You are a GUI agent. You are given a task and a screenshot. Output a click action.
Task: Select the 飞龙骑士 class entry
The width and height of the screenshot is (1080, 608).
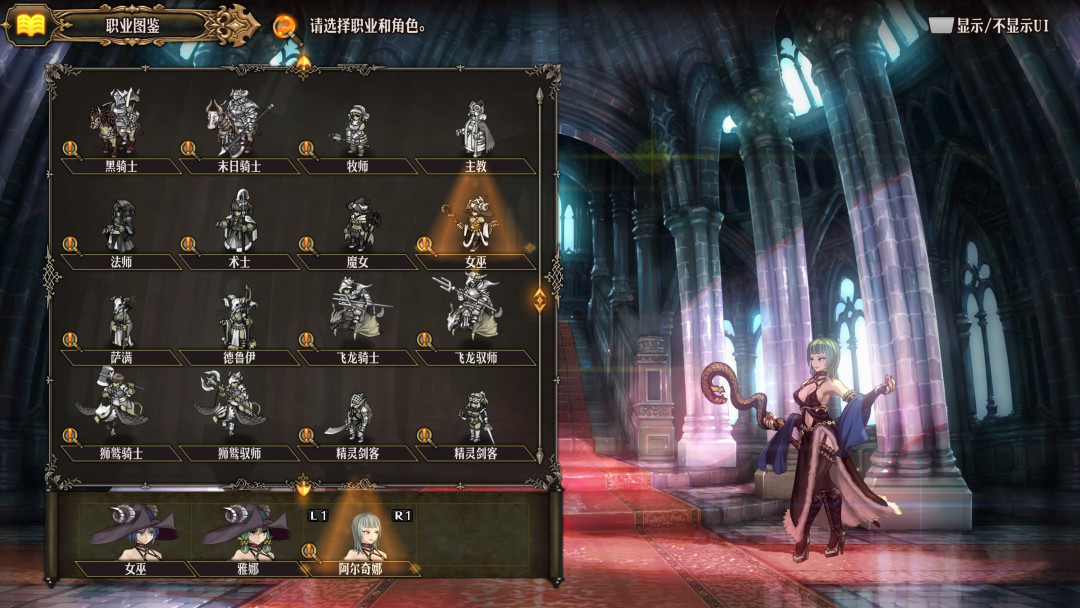click(x=357, y=322)
